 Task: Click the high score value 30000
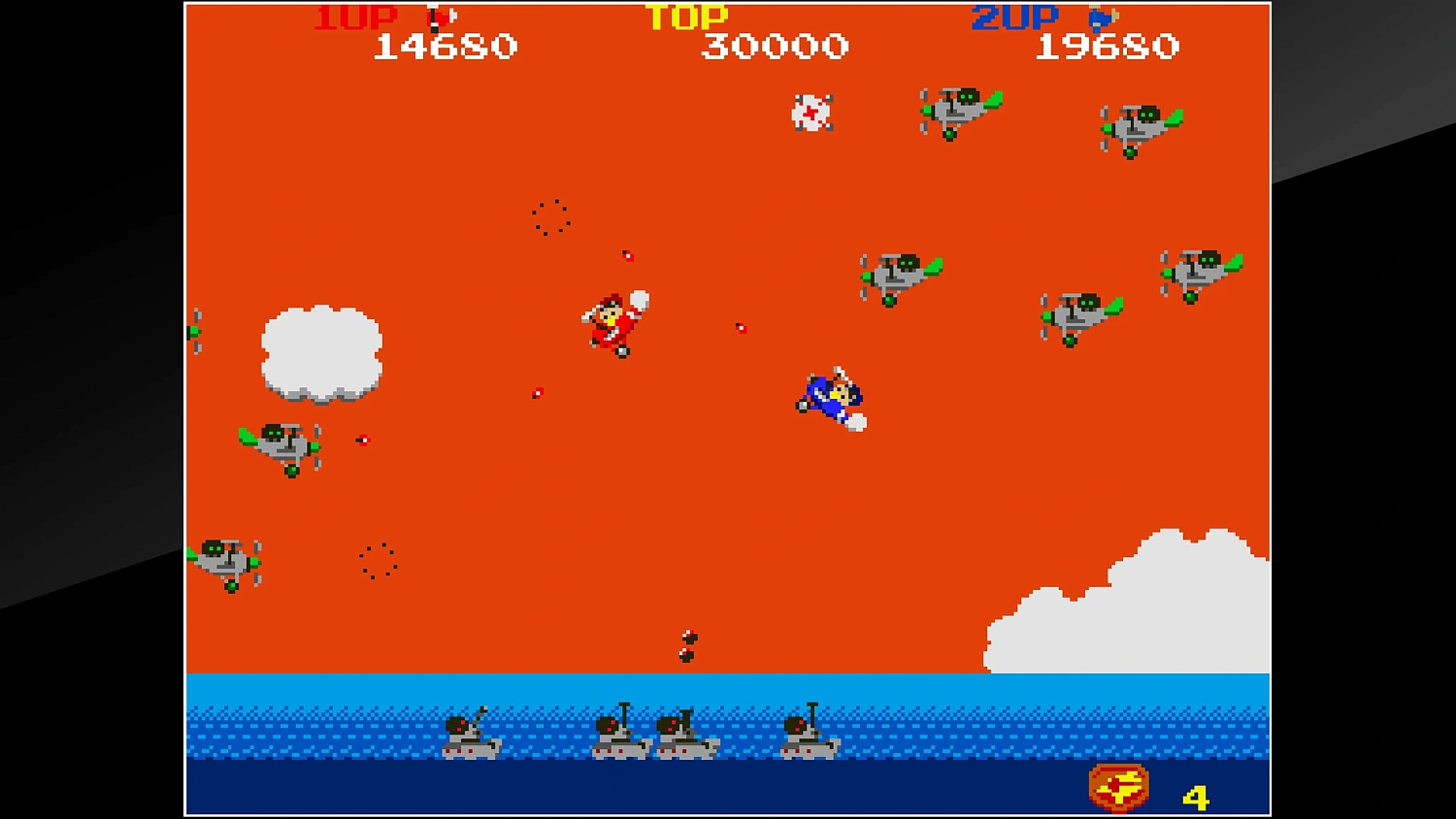[x=774, y=46]
